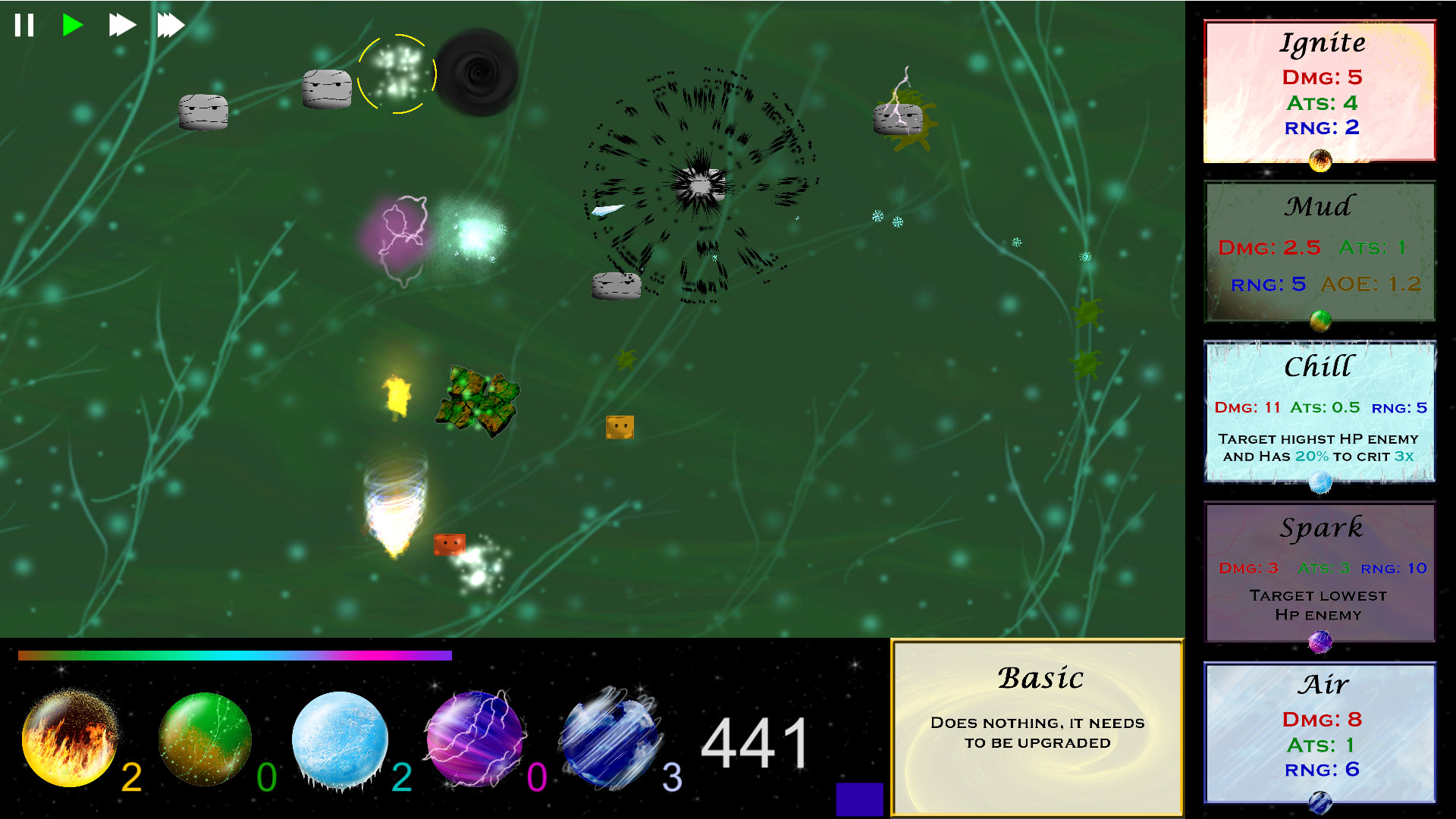Click the blue rectangle near the counter
This screenshot has width=1456, height=819.
(859, 798)
